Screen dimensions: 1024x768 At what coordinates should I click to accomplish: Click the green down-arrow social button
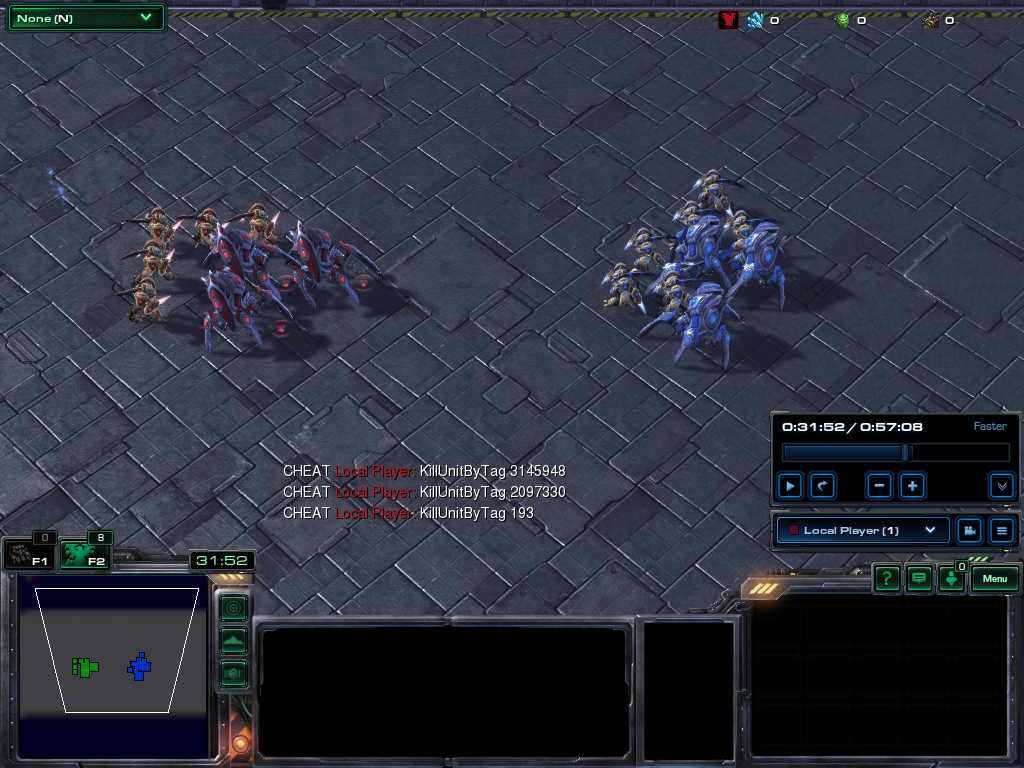[951, 580]
